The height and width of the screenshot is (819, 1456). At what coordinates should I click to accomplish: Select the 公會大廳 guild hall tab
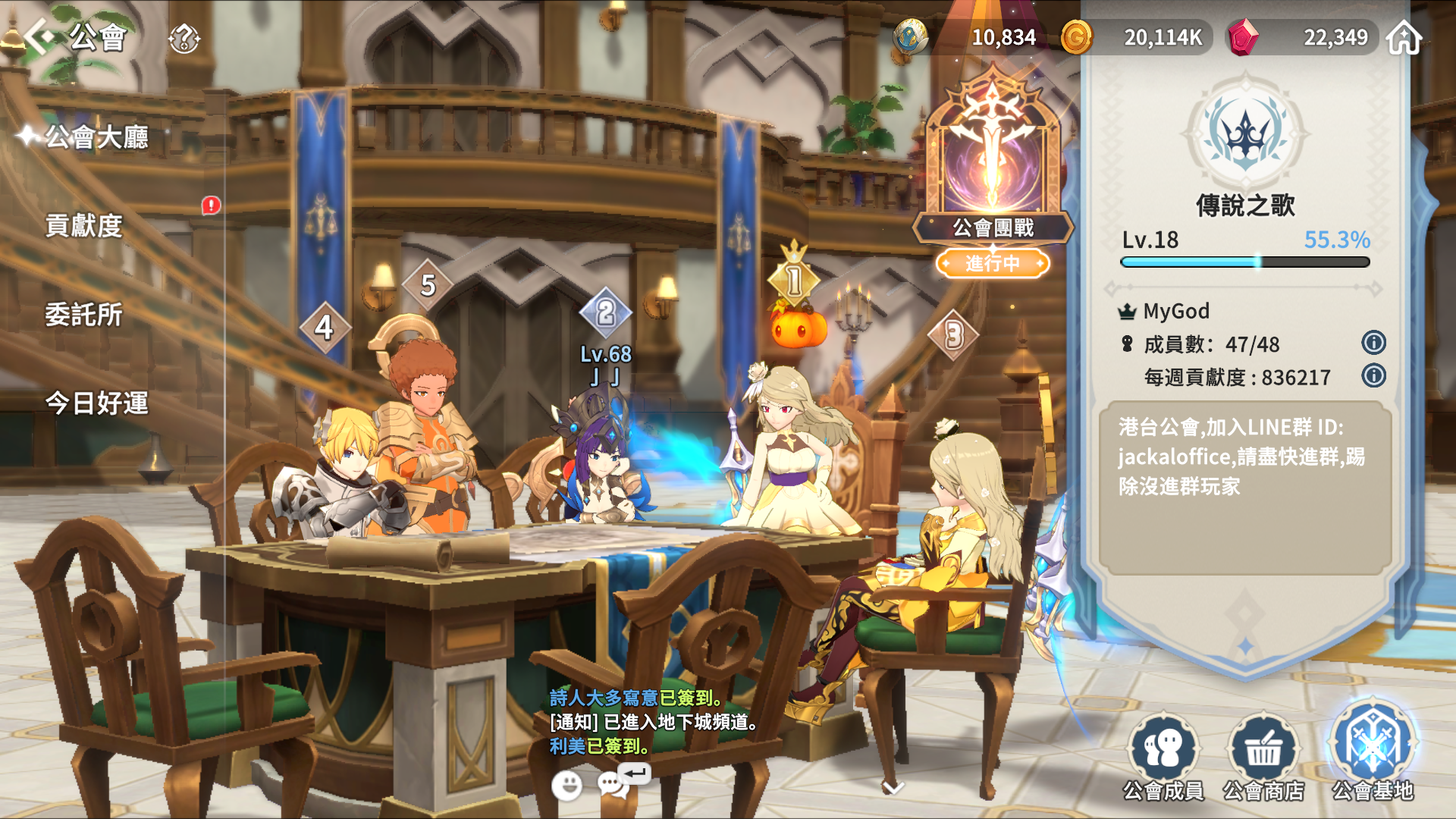pyautogui.click(x=96, y=137)
